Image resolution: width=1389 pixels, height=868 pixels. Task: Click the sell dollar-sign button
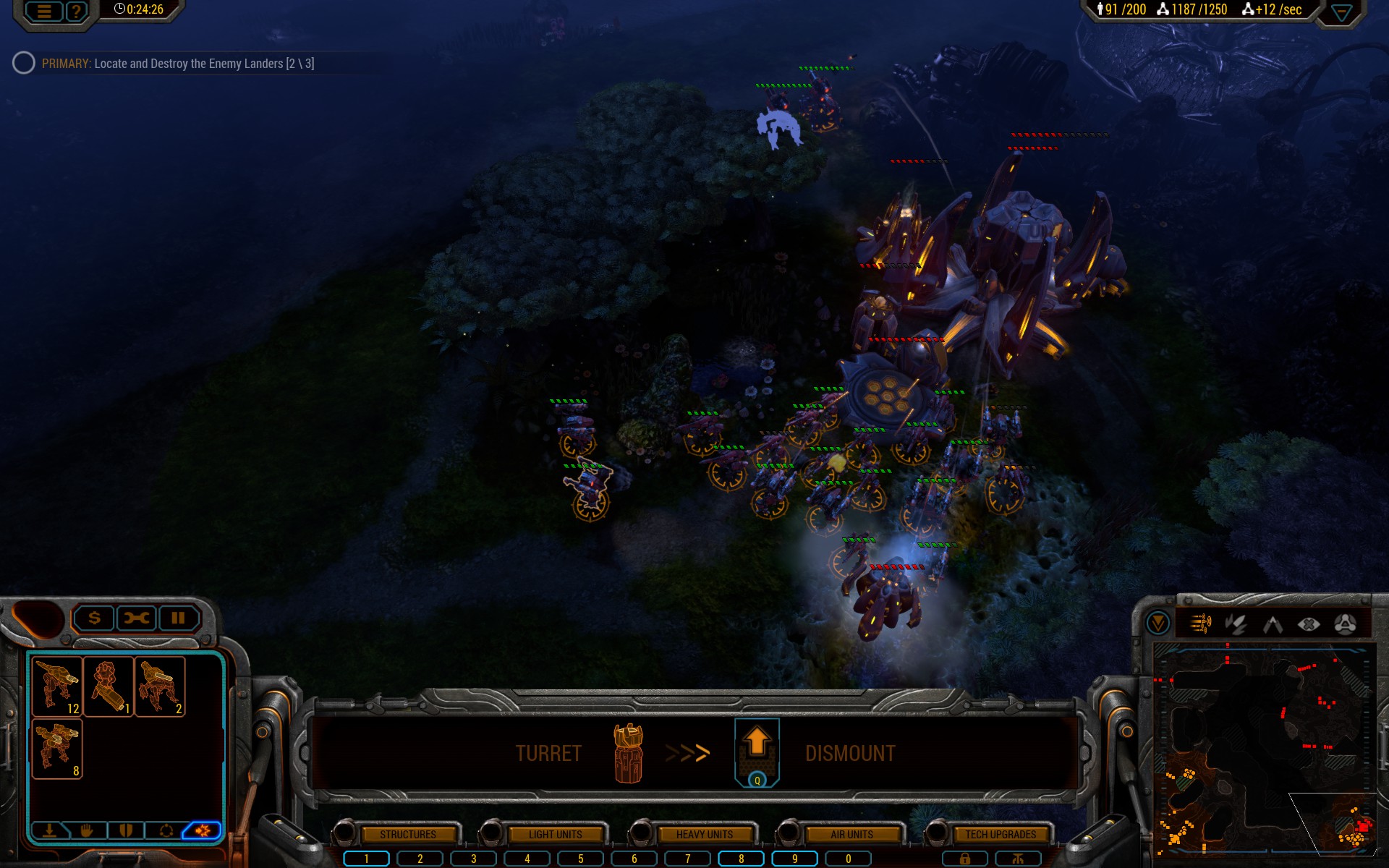tap(94, 618)
